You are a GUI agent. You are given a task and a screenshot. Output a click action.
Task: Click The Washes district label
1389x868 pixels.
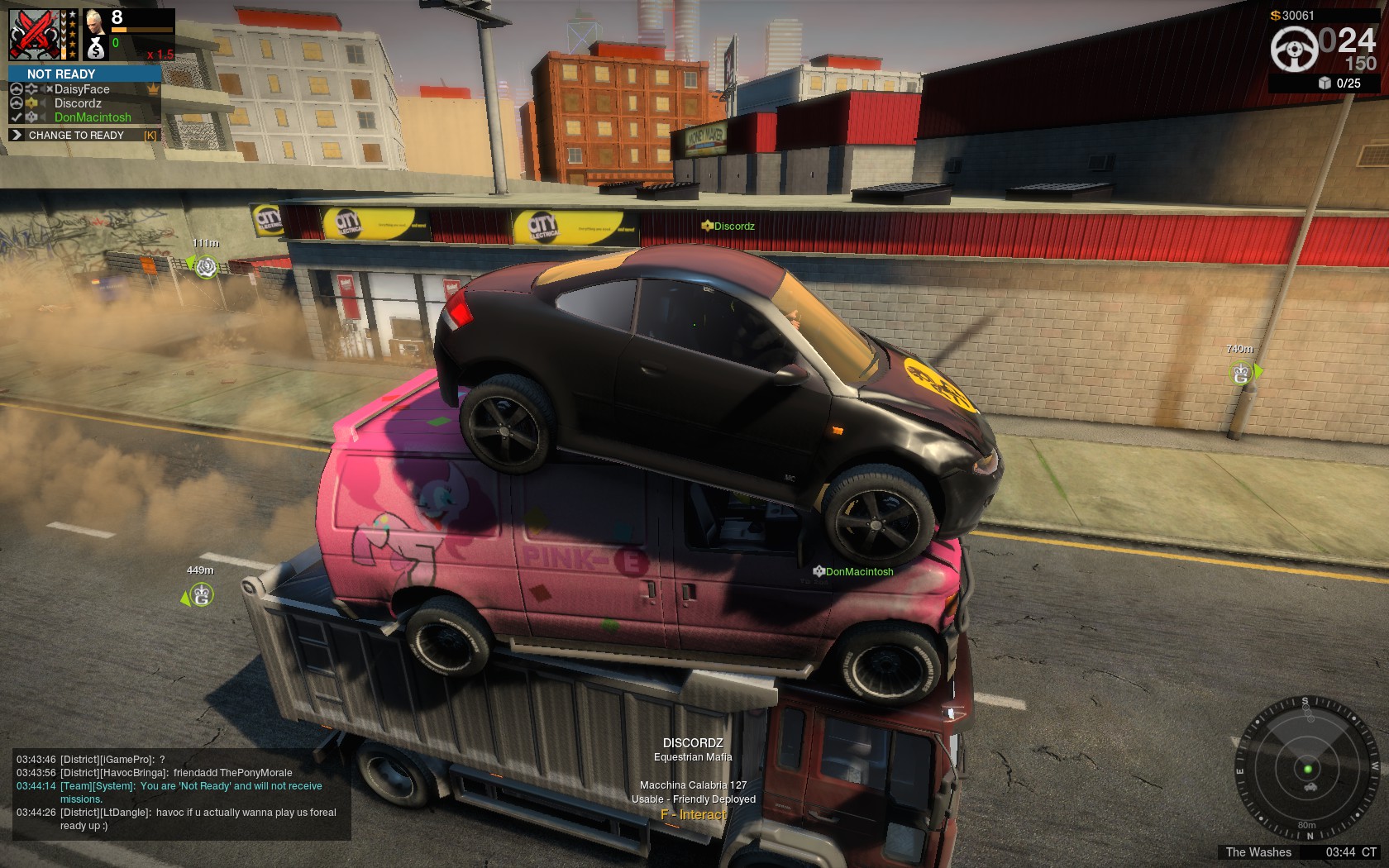click(1258, 852)
